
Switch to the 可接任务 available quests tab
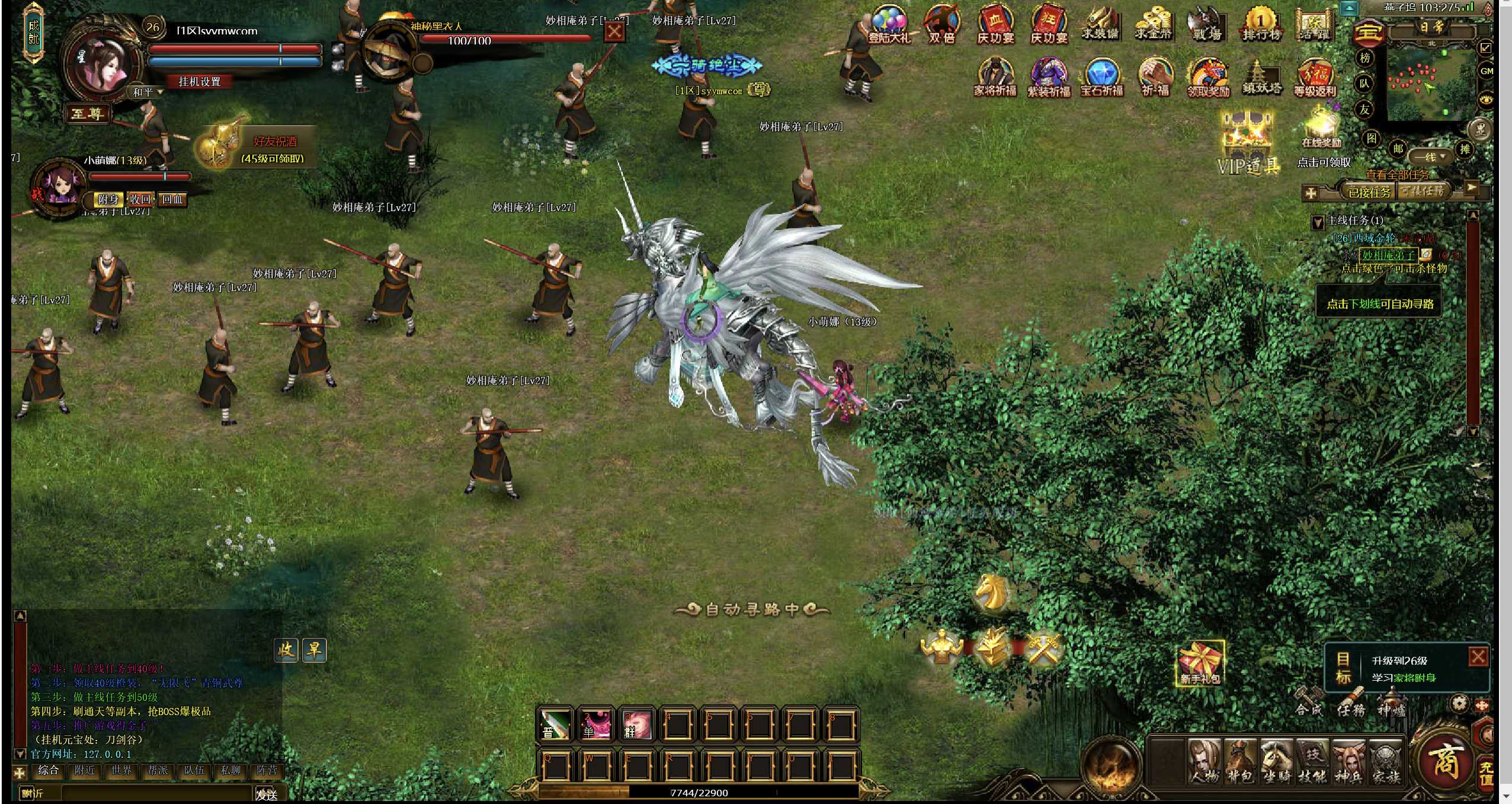click(x=1423, y=191)
